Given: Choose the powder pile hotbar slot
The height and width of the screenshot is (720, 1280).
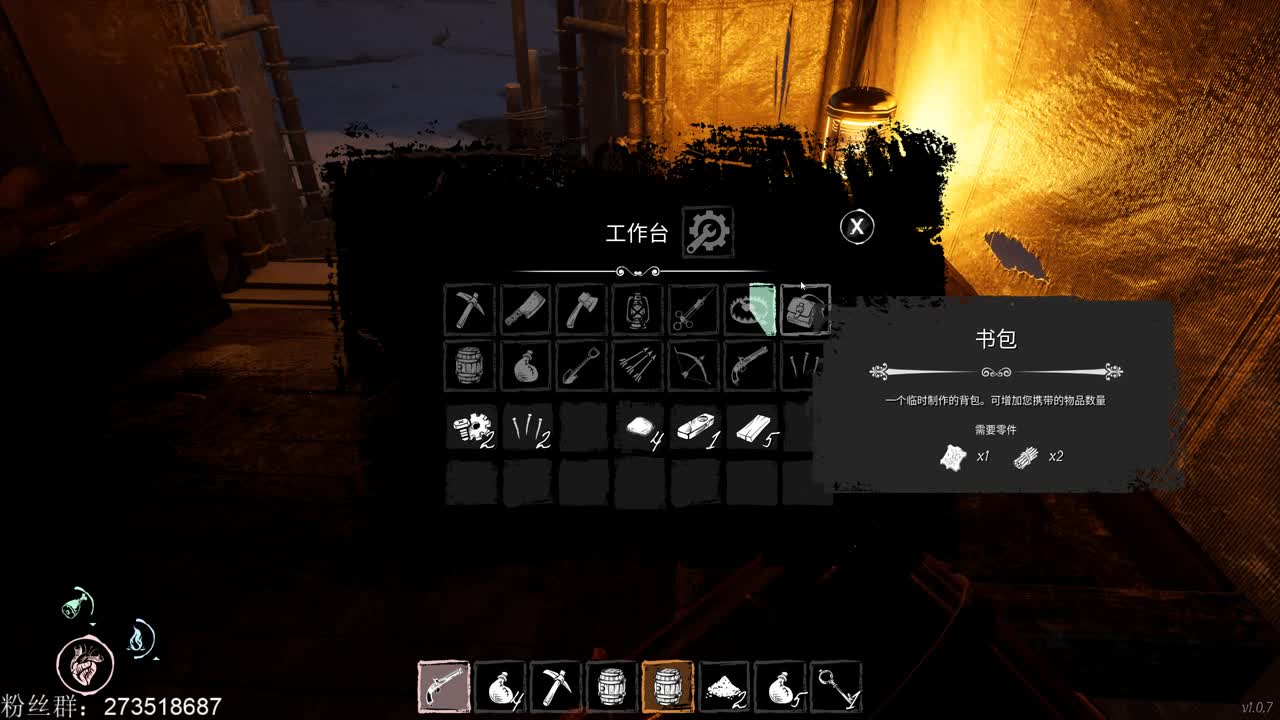Looking at the screenshot, I should point(723,687).
